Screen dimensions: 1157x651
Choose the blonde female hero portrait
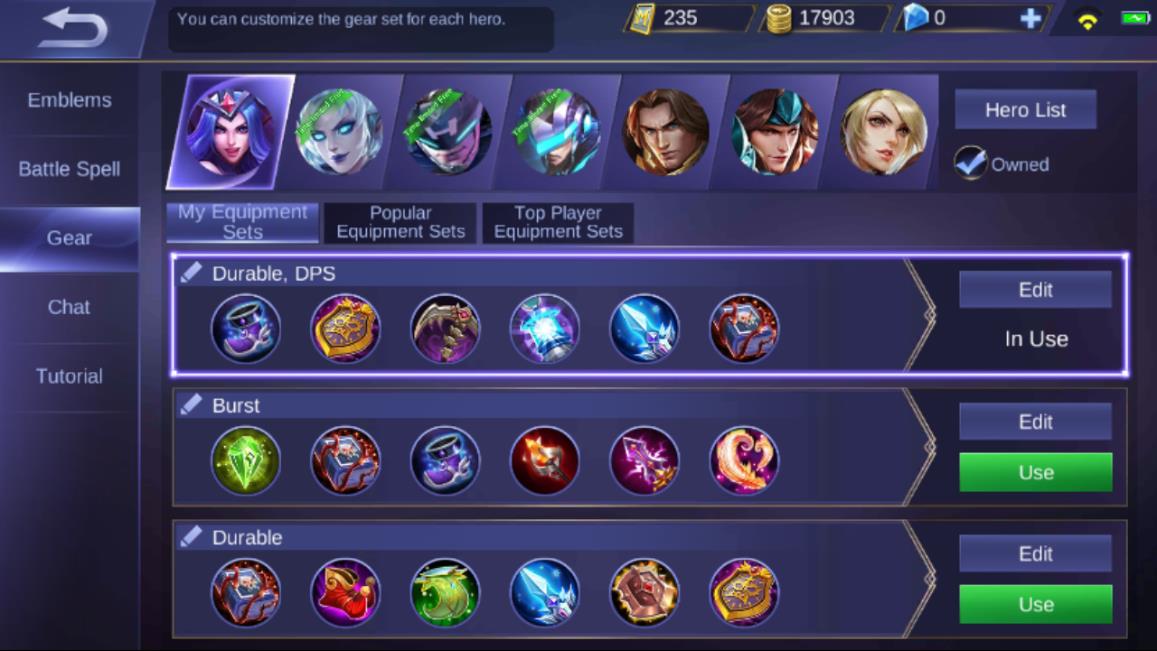[x=883, y=131]
